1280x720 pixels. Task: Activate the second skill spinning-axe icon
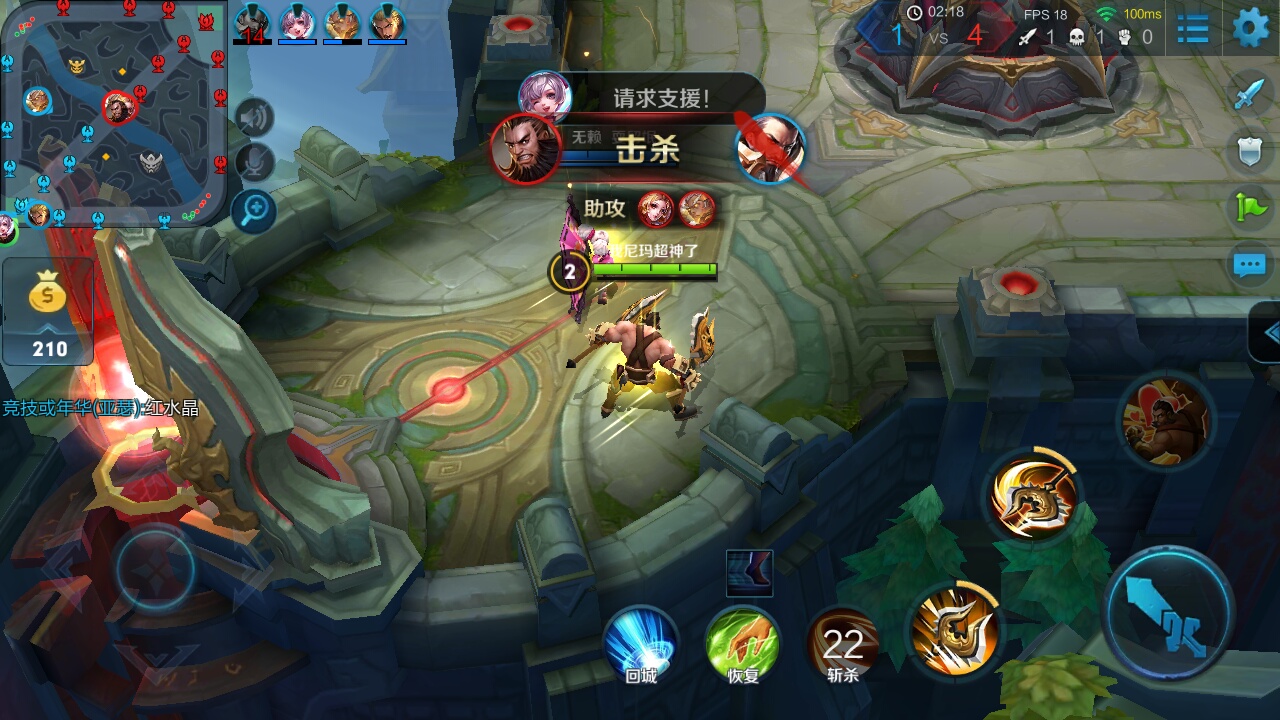pos(1033,494)
